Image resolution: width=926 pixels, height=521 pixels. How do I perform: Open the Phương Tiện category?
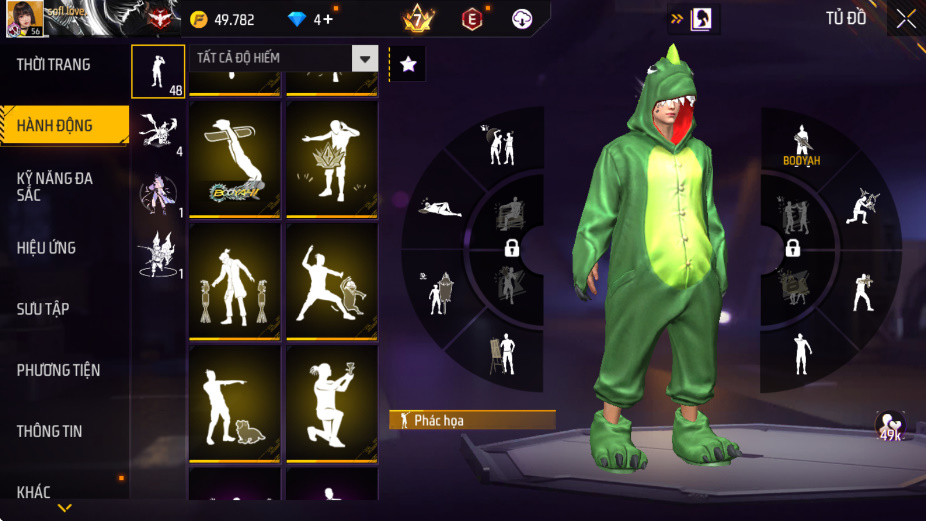coord(58,370)
